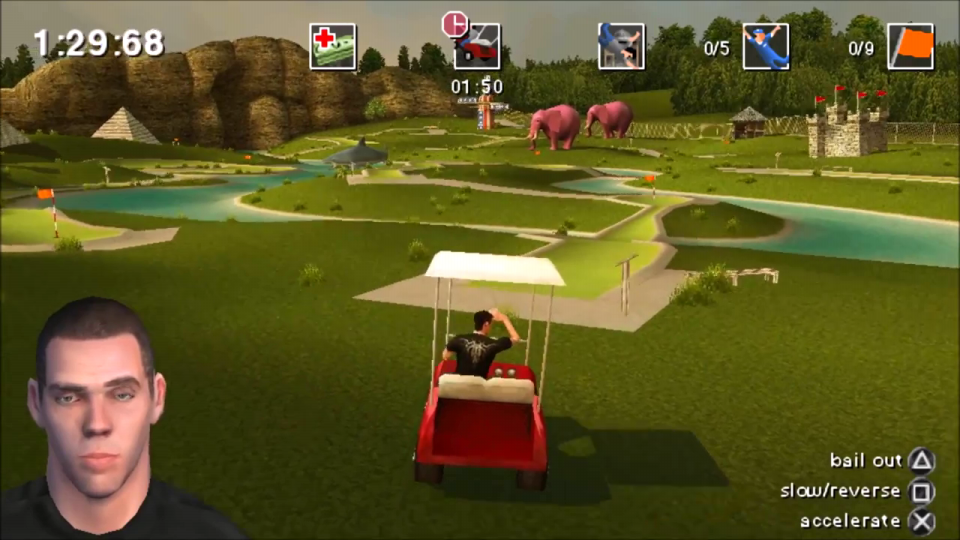Image resolution: width=960 pixels, height=540 pixels.
Task: Click the falling stuntman objective icon
Action: (621, 47)
